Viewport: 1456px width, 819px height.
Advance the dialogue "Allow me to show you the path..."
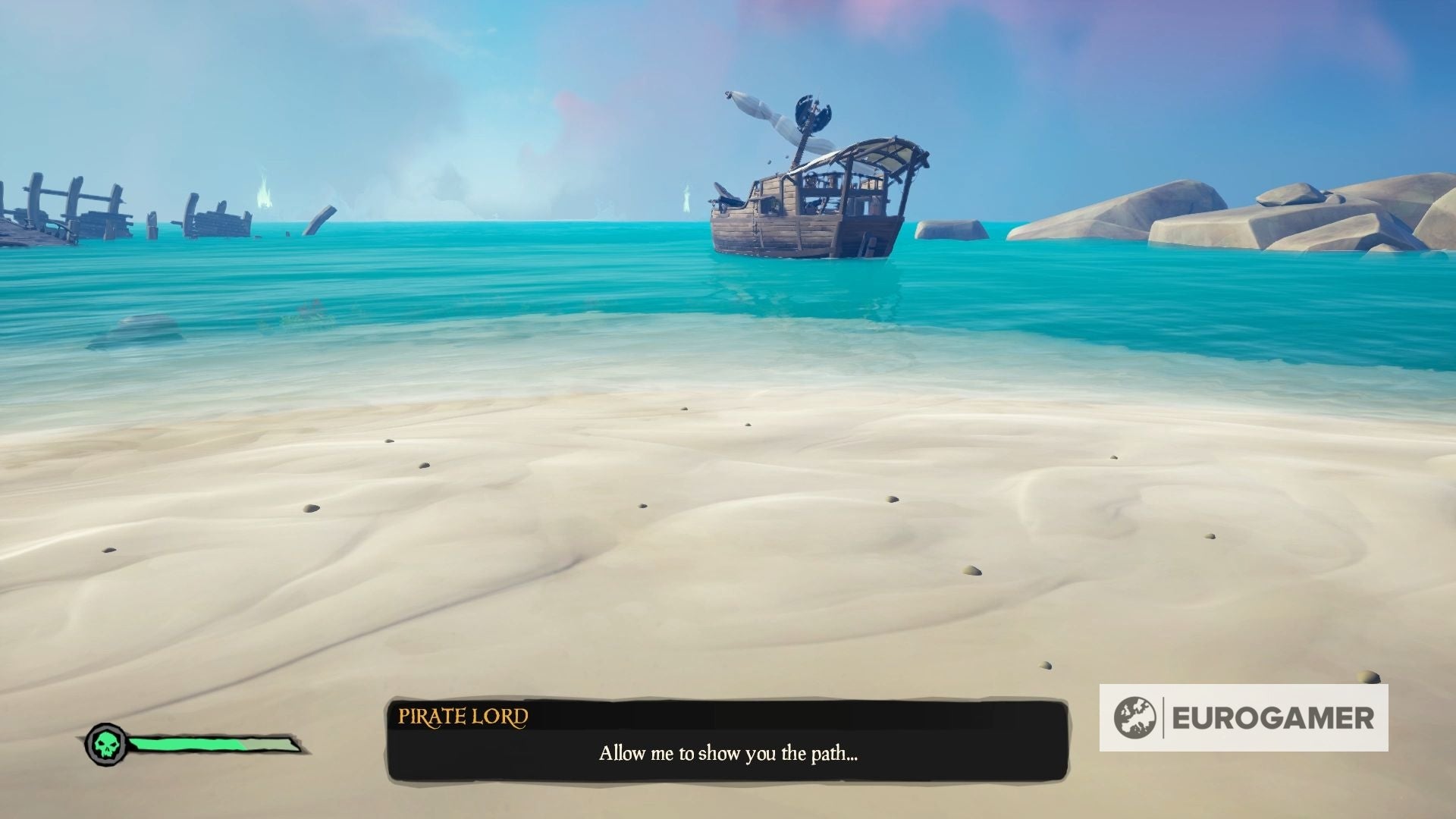click(728, 755)
